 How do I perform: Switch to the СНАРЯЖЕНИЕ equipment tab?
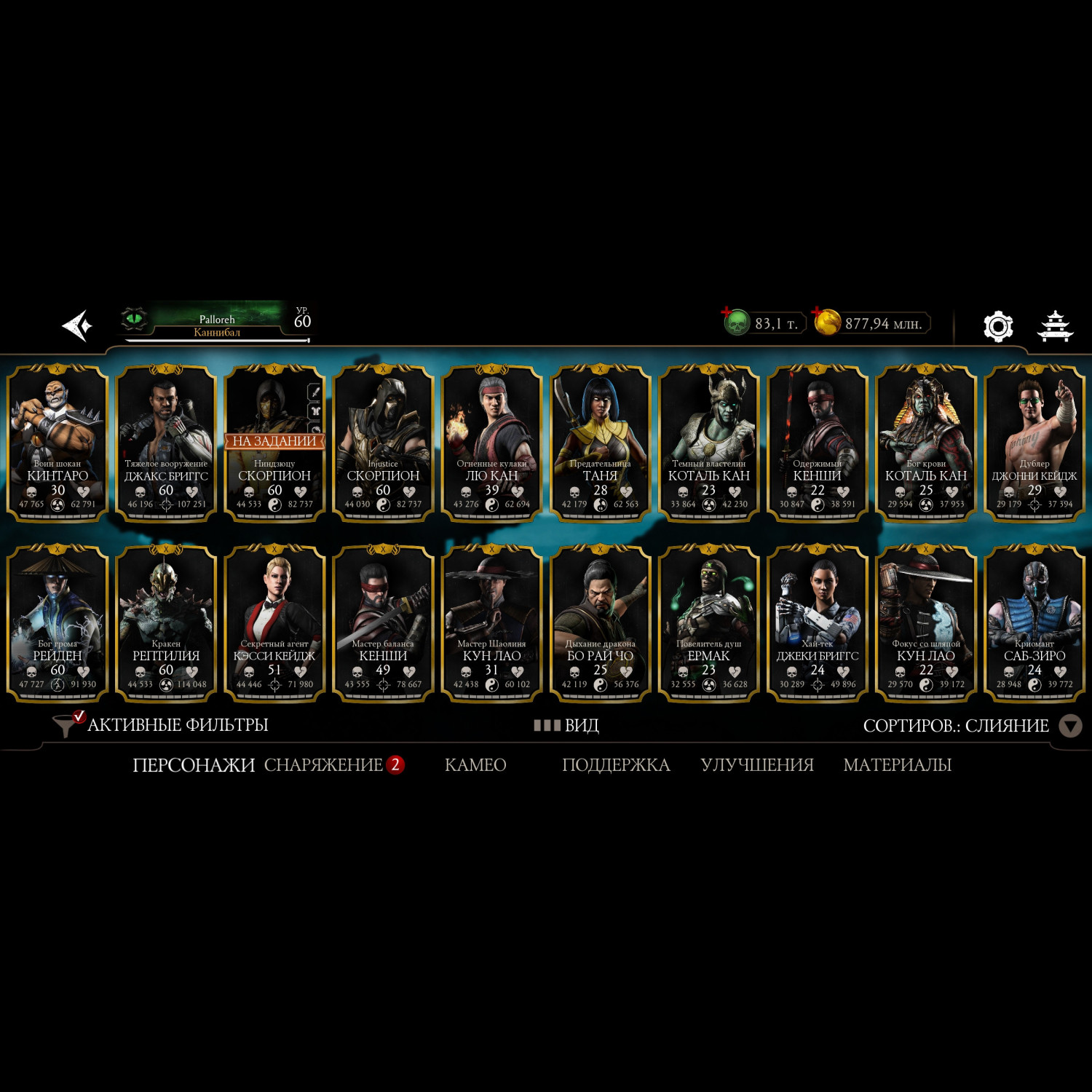(x=323, y=764)
